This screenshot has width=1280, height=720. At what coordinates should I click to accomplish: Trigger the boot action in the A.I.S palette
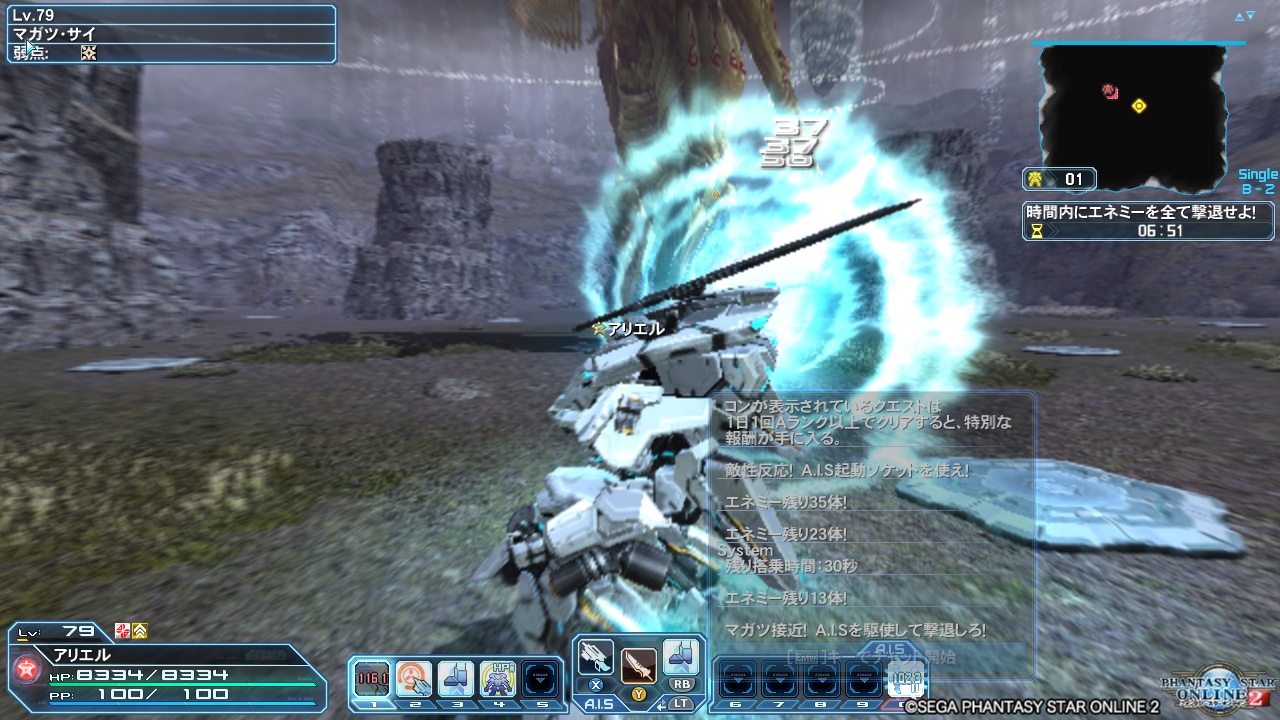[681, 658]
